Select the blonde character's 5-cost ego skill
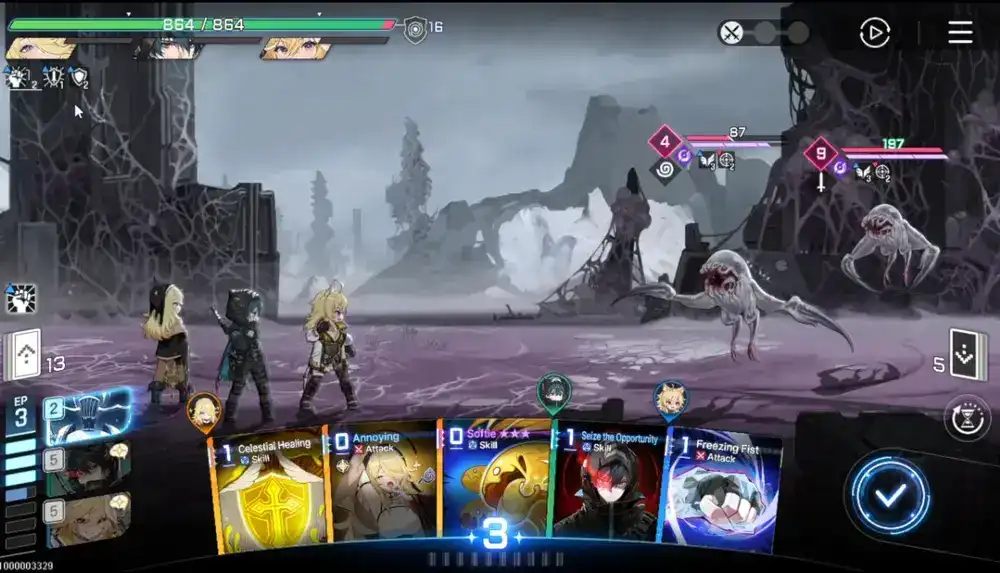This screenshot has height=573, width=1000. tap(86, 518)
